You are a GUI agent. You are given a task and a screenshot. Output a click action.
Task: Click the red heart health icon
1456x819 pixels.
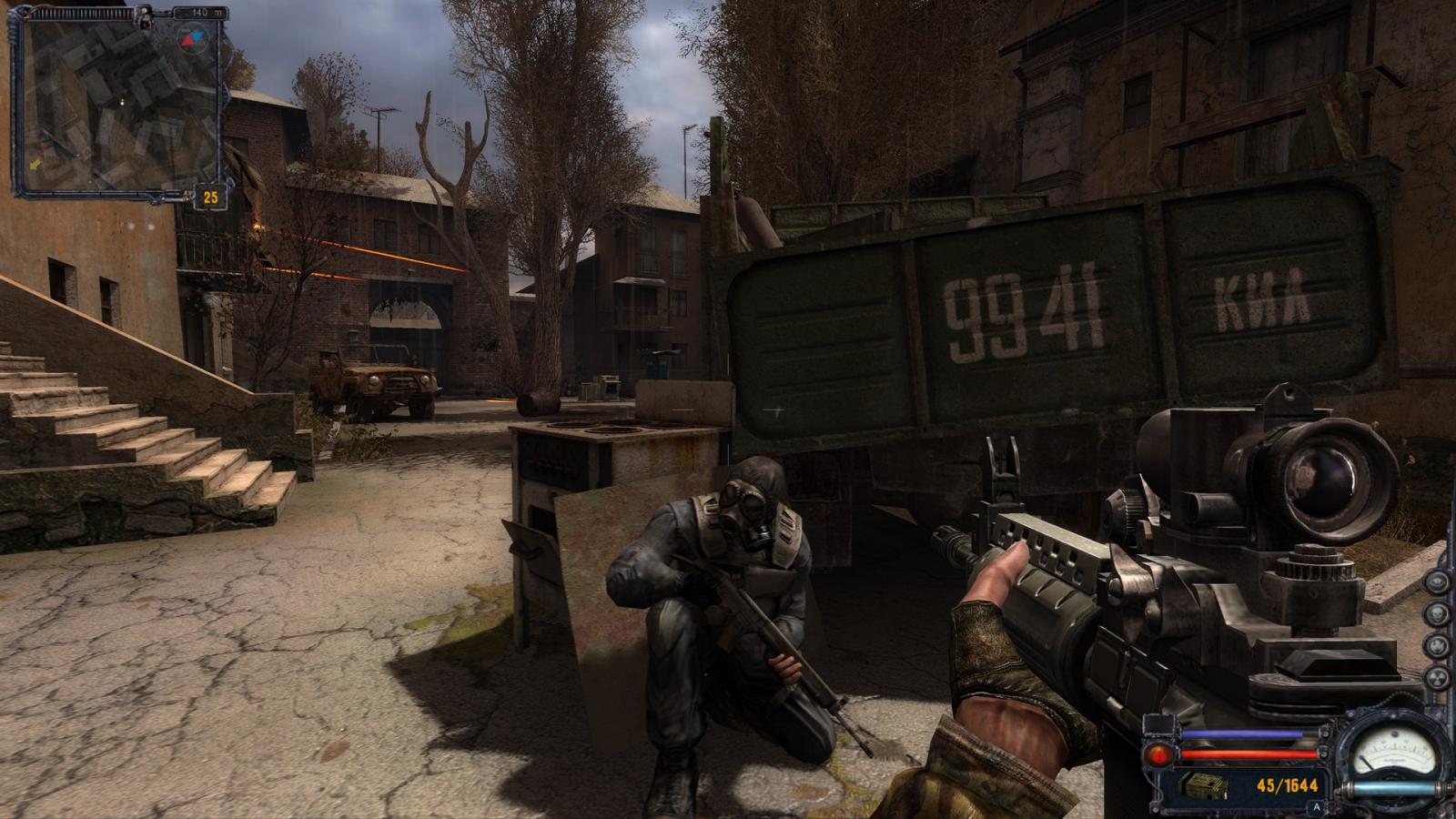tap(1159, 754)
